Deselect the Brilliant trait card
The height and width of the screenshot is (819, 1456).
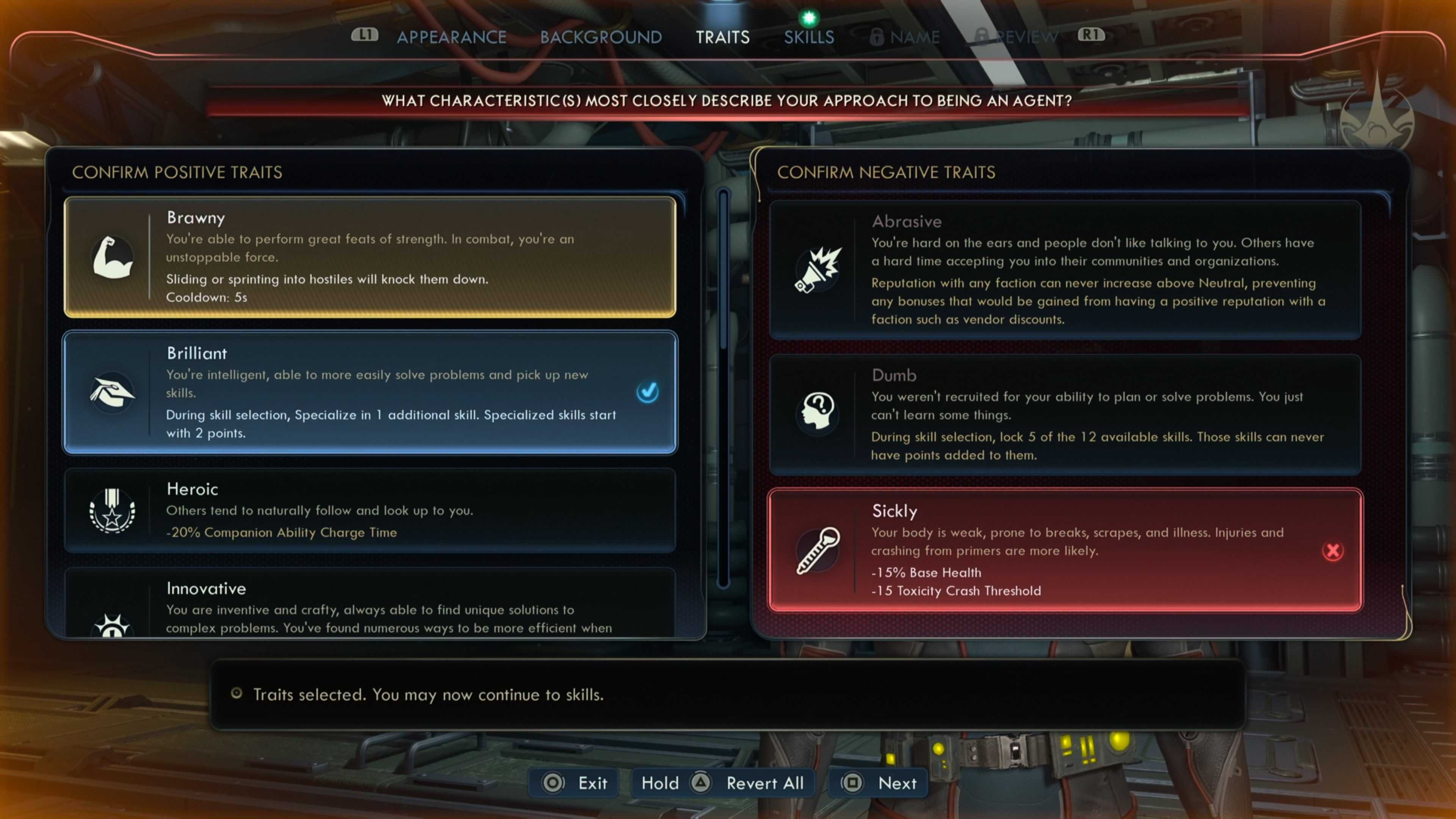pos(370,392)
